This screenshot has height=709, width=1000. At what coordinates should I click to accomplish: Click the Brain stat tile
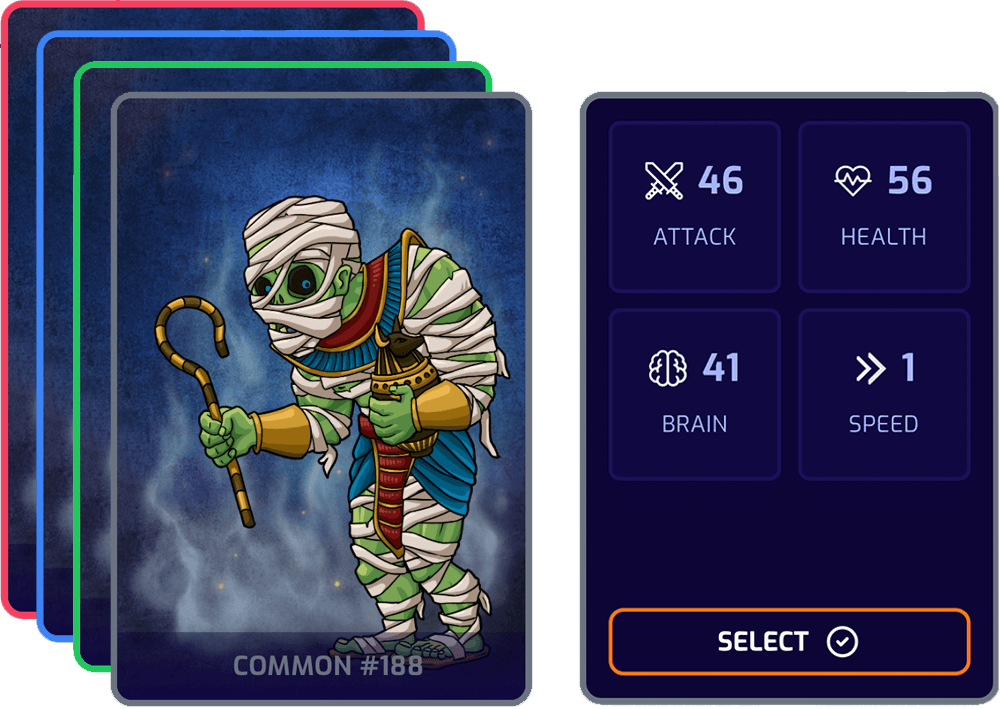tap(694, 394)
